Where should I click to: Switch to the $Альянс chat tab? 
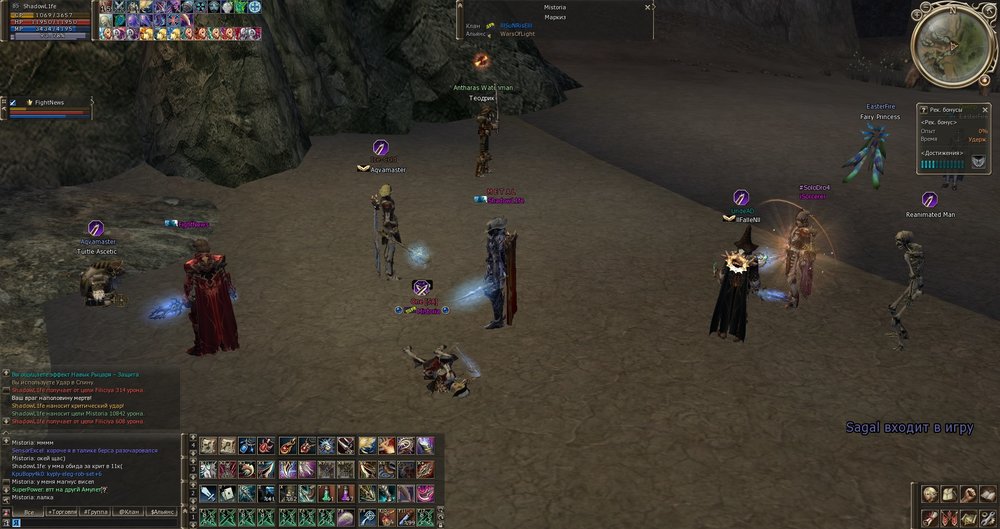(x=163, y=512)
